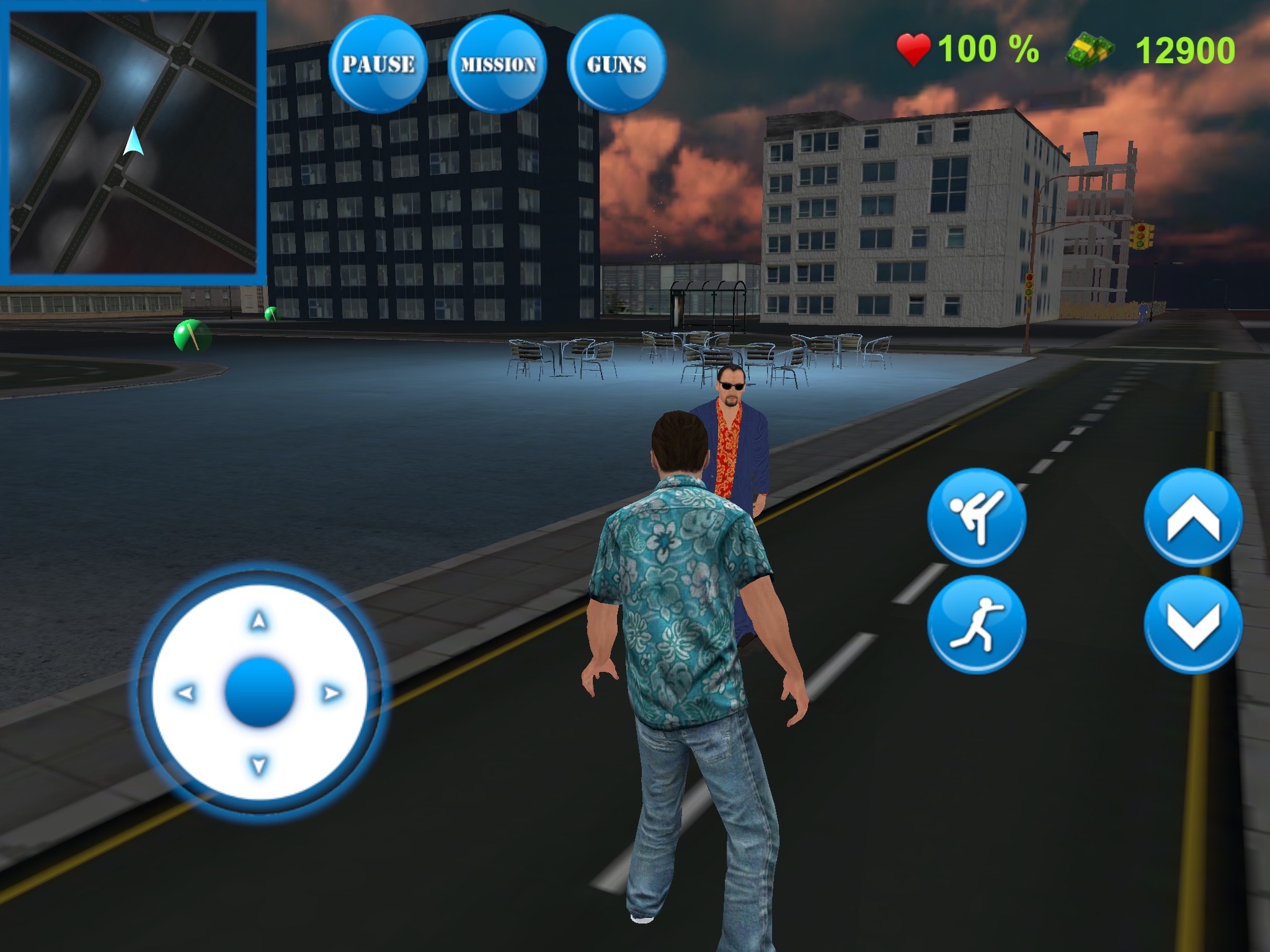Tap the joystick's down arrow

pos(259,765)
